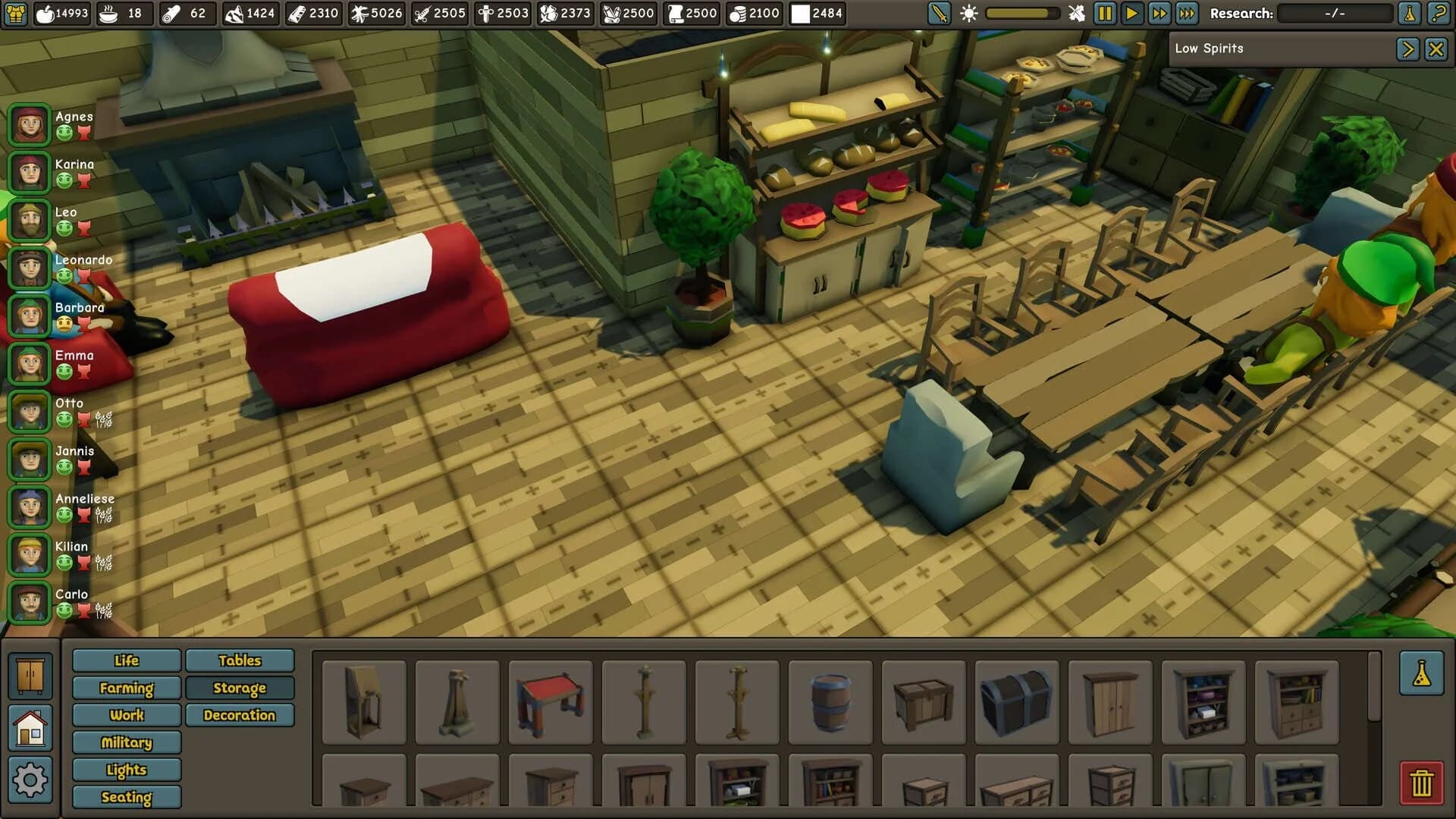Click the Storage category button
This screenshot has height=819, width=1456.
click(x=240, y=688)
